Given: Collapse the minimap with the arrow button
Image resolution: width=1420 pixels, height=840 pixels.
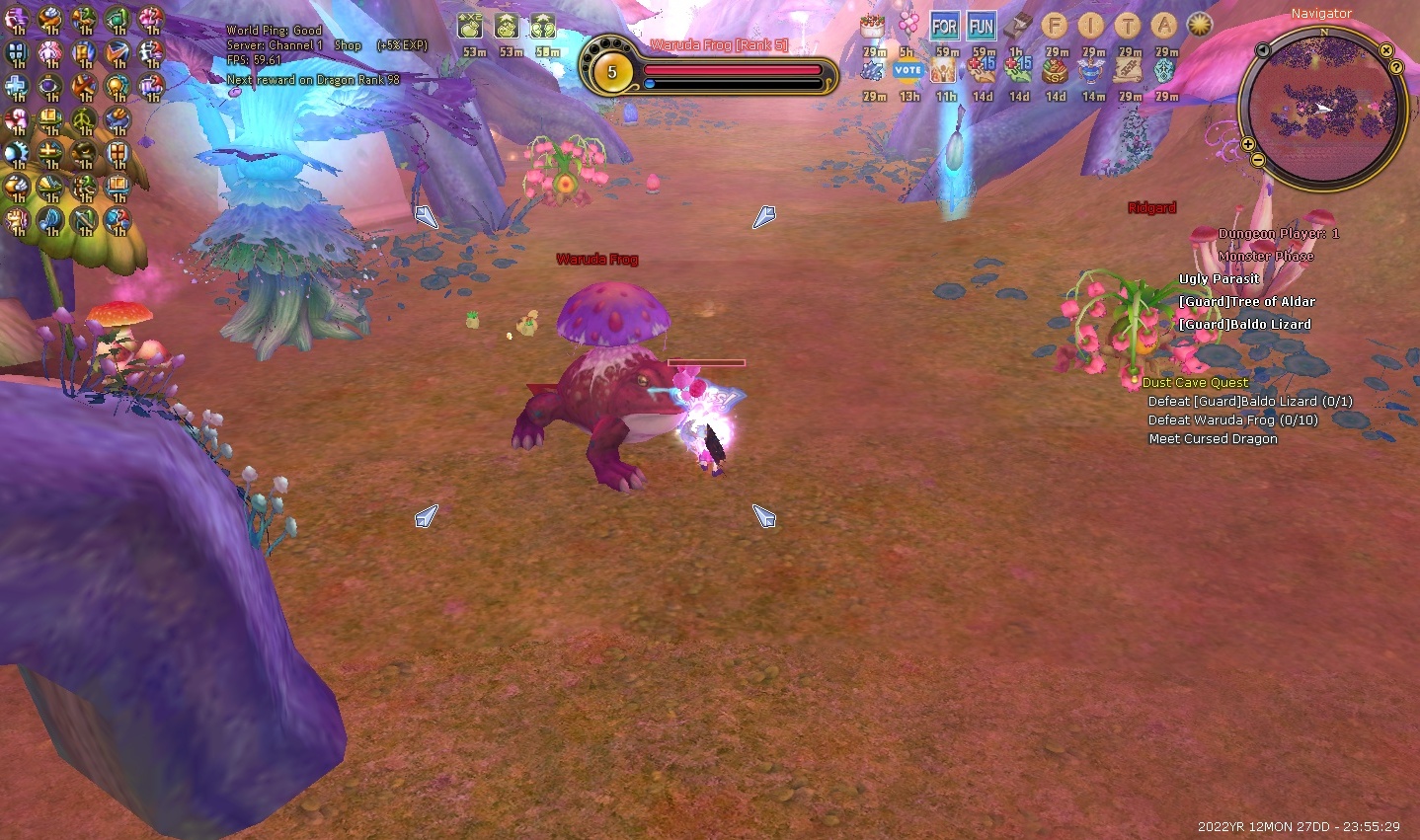Looking at the screenshot, I should (1263, 49).
